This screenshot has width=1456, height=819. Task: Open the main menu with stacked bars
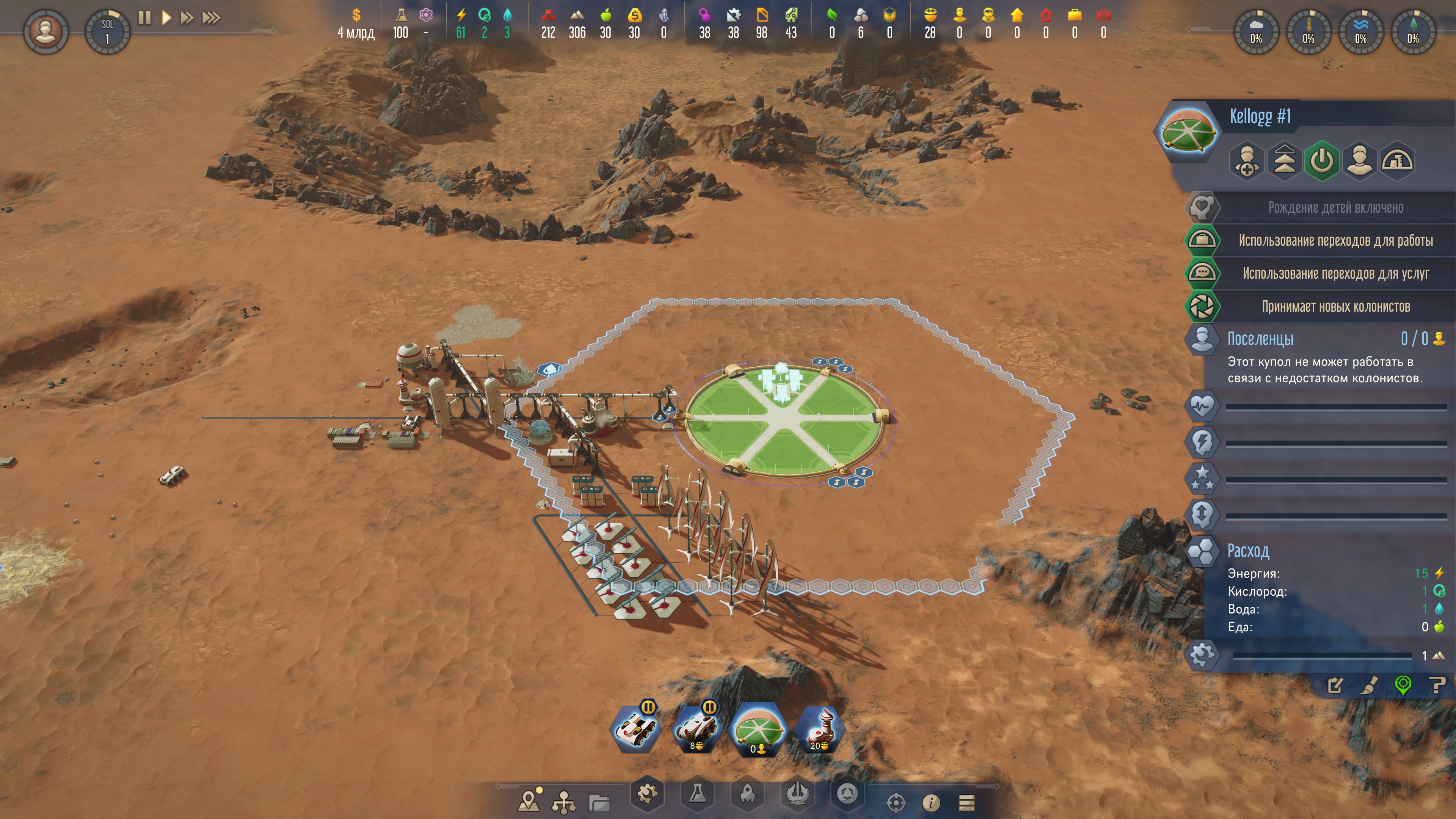click(966, 802)
